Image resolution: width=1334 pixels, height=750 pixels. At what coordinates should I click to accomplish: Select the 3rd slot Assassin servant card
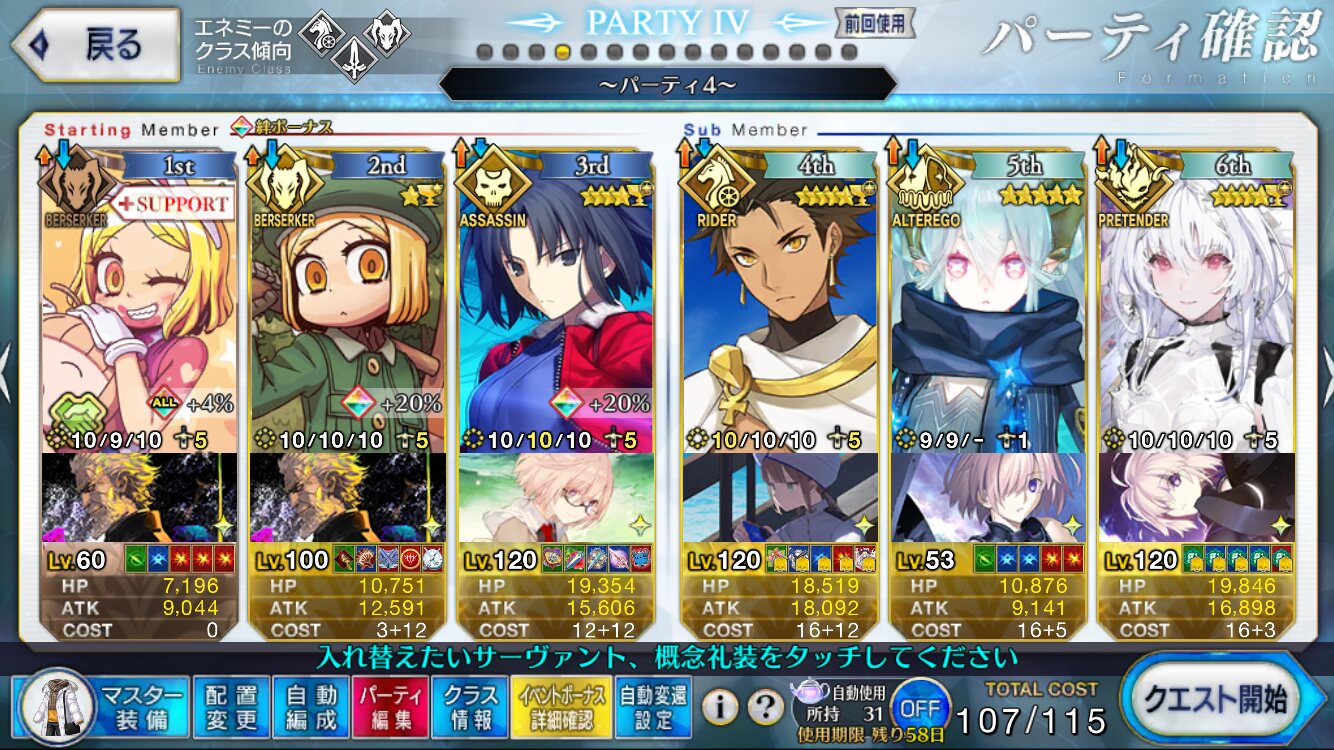click(555, 300)
